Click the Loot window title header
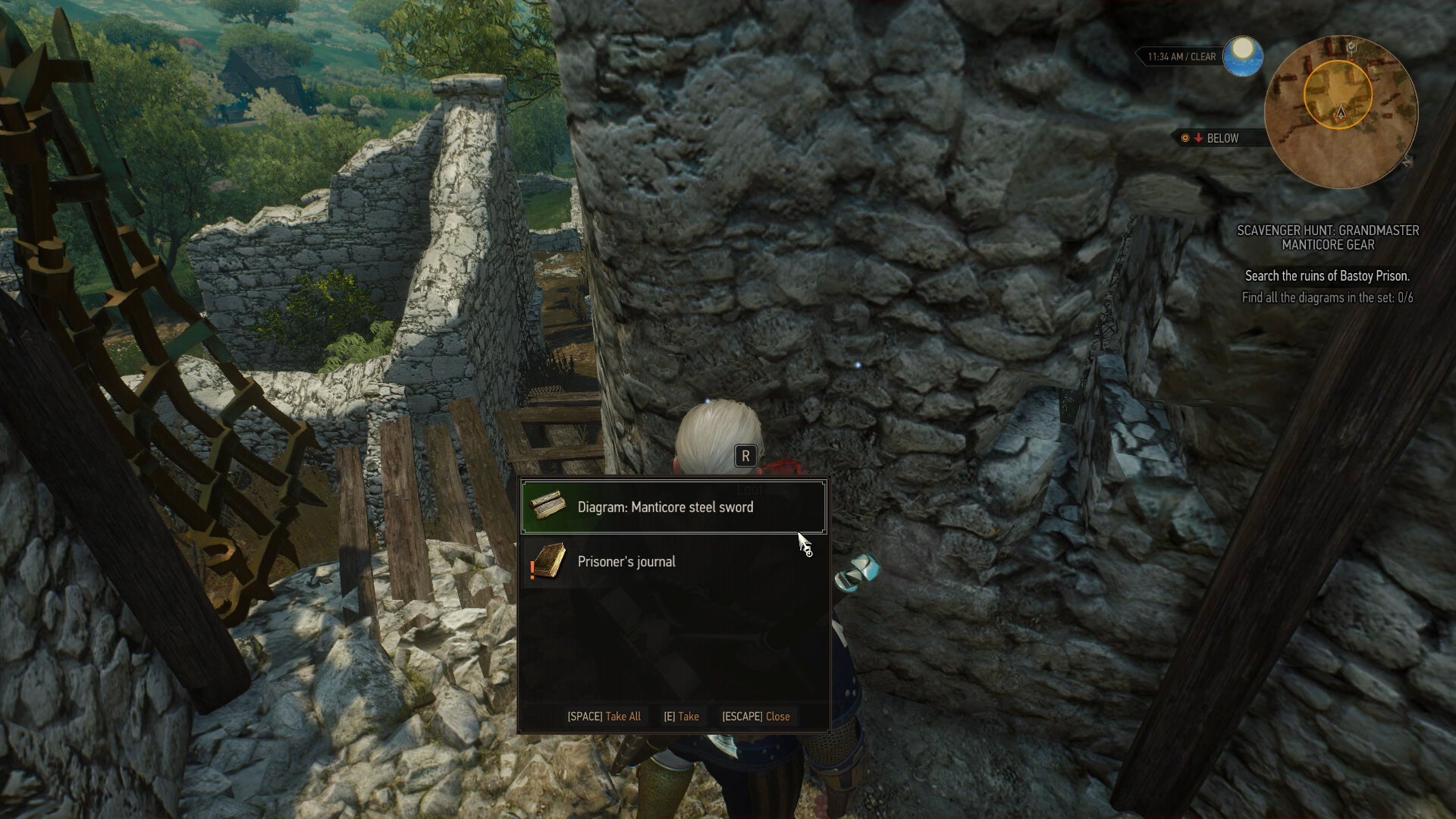 (748, 489)
